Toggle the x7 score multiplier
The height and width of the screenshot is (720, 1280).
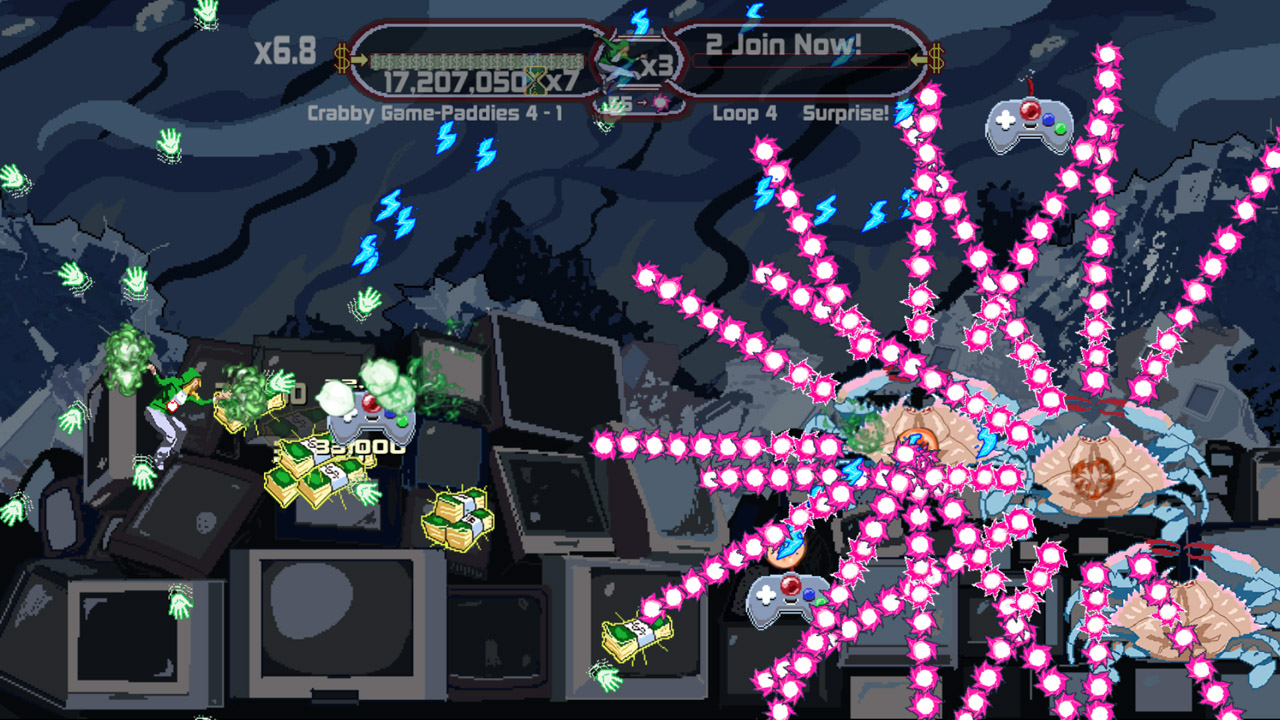coord(563,80)
